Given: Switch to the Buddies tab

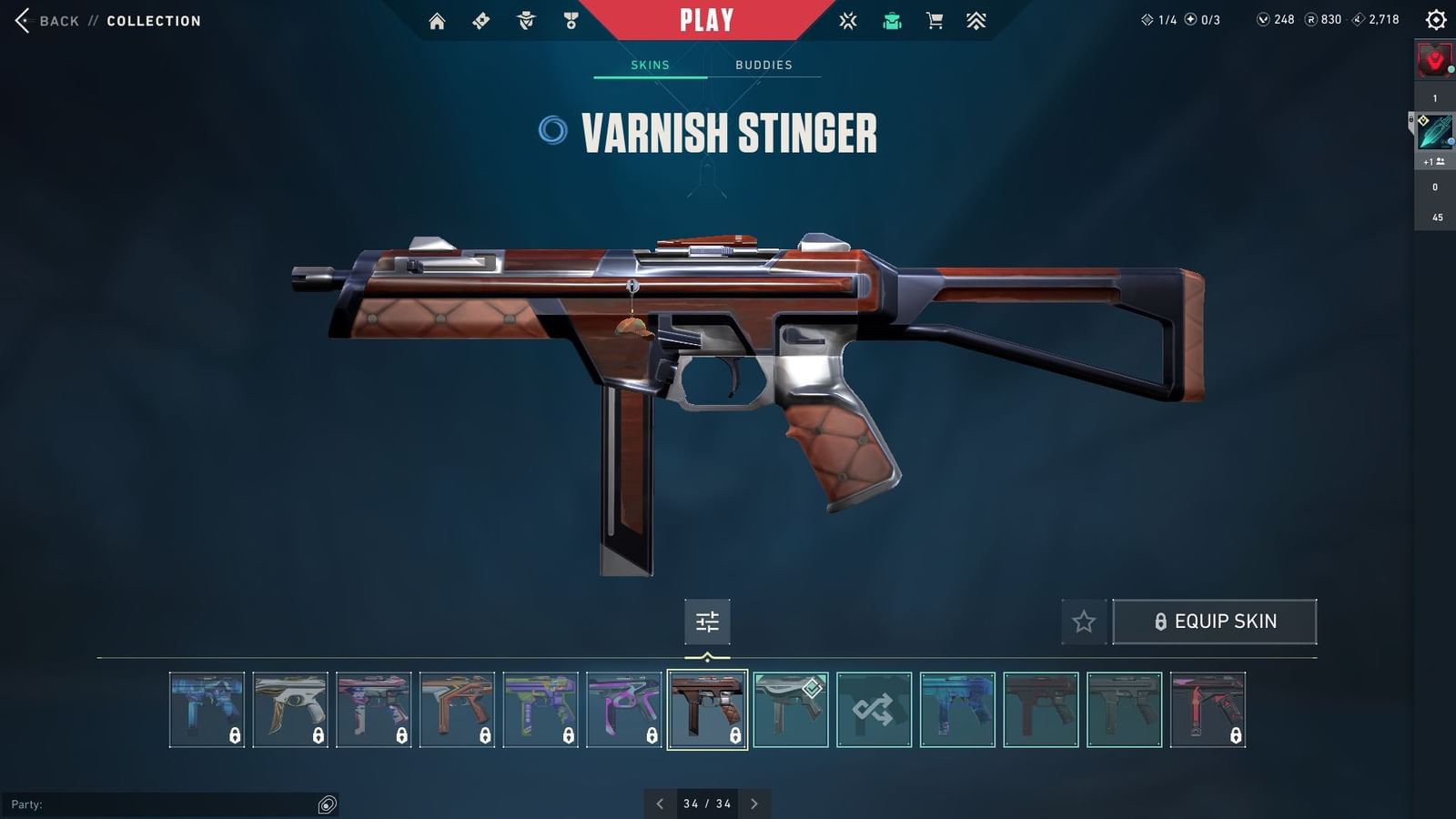Looking at the screenshot, I should [x=764, y=65].
